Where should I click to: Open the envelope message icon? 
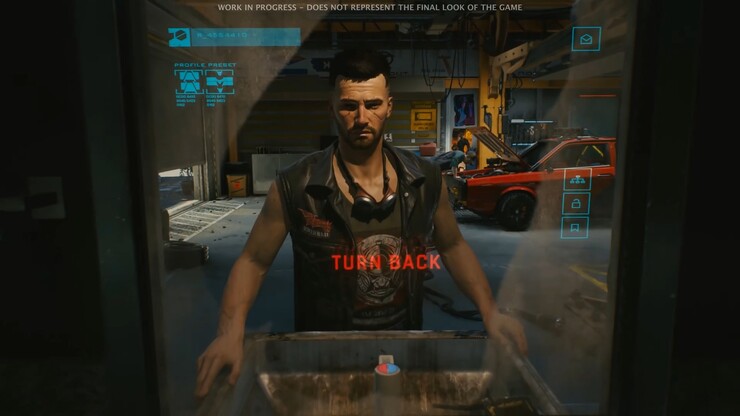pyautogui.click(x=585, y=39)
